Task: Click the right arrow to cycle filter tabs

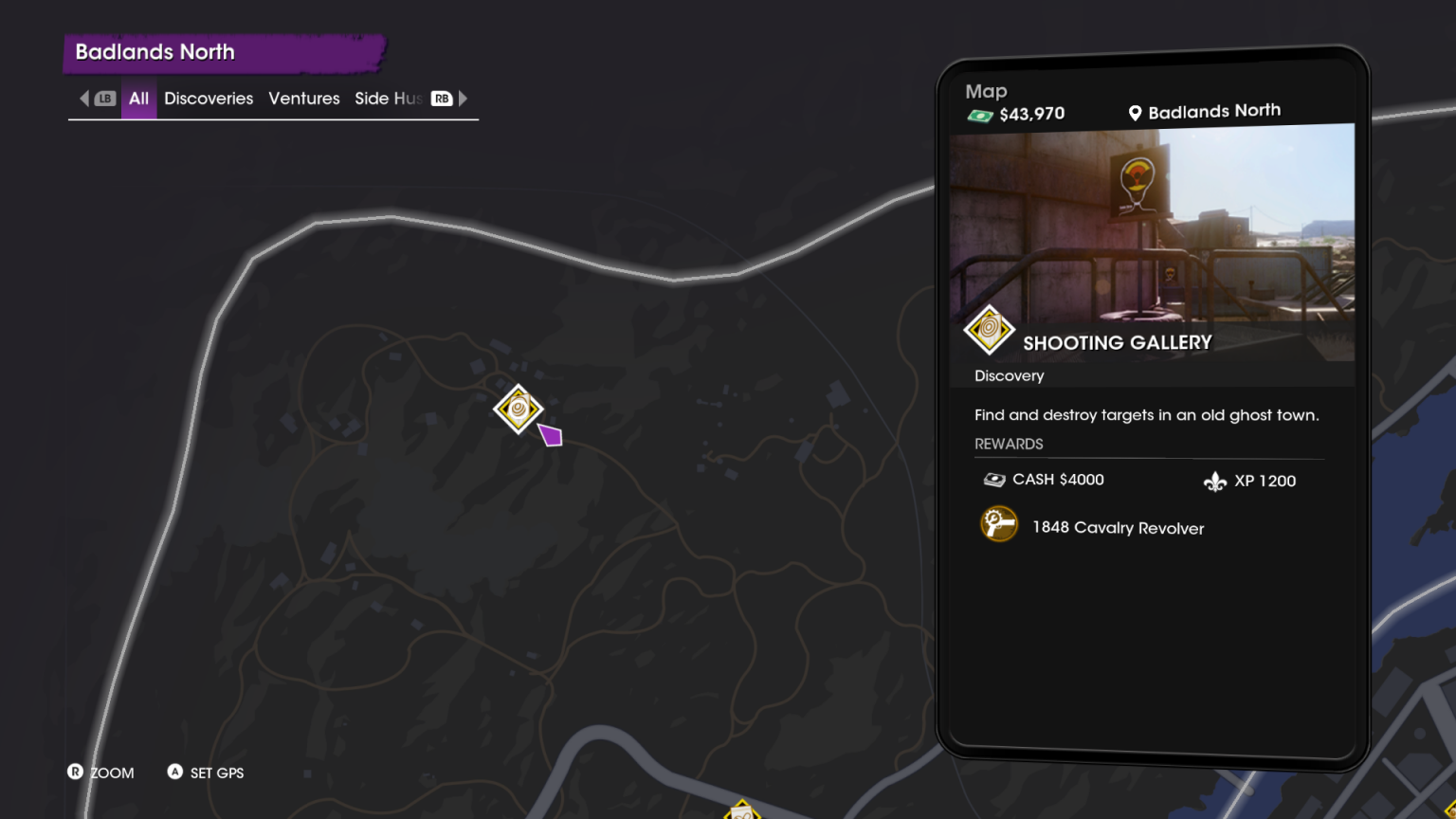Action: [x=463, y=98]
